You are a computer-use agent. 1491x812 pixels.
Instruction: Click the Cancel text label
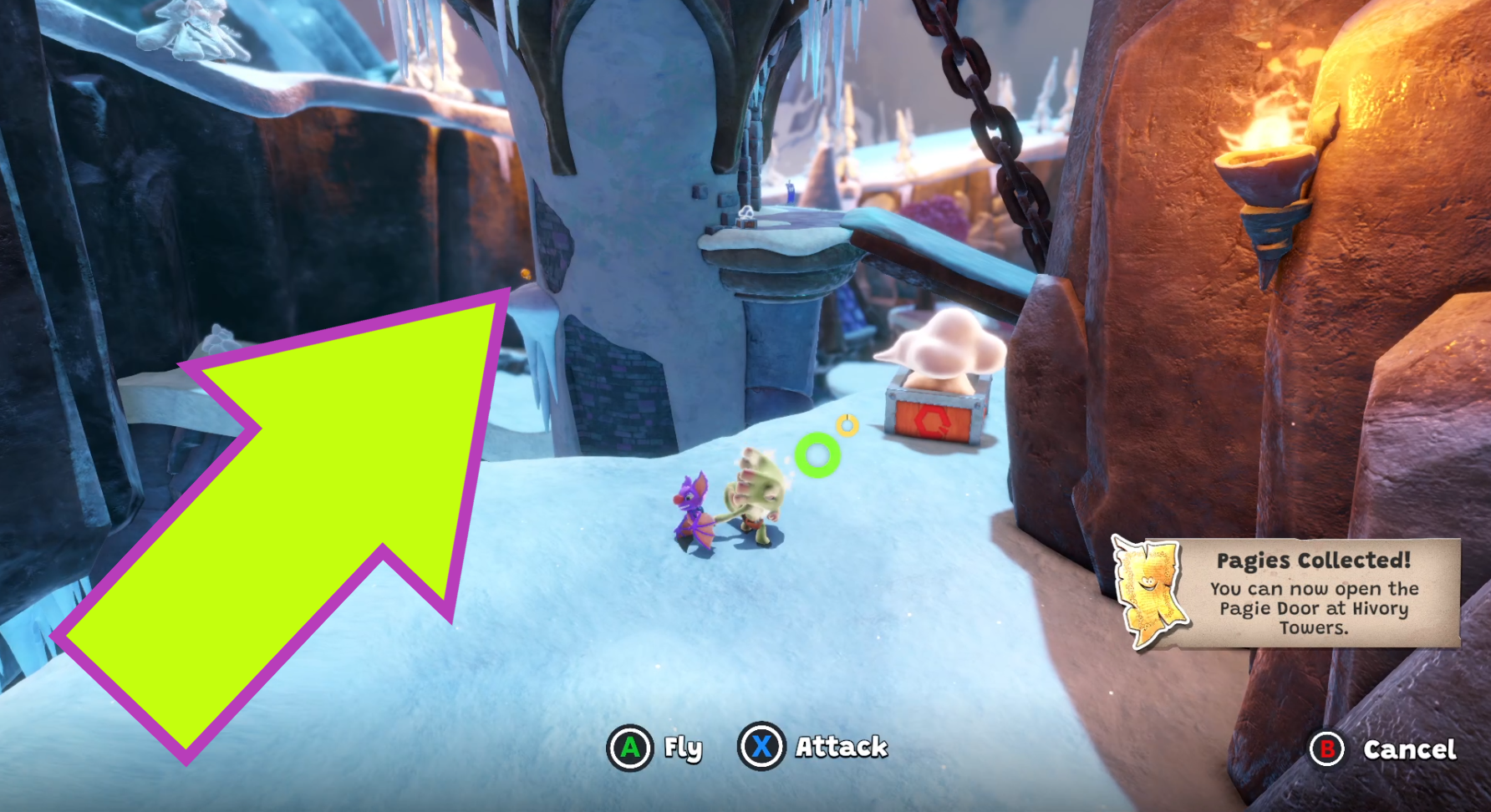coord(1409,750)
